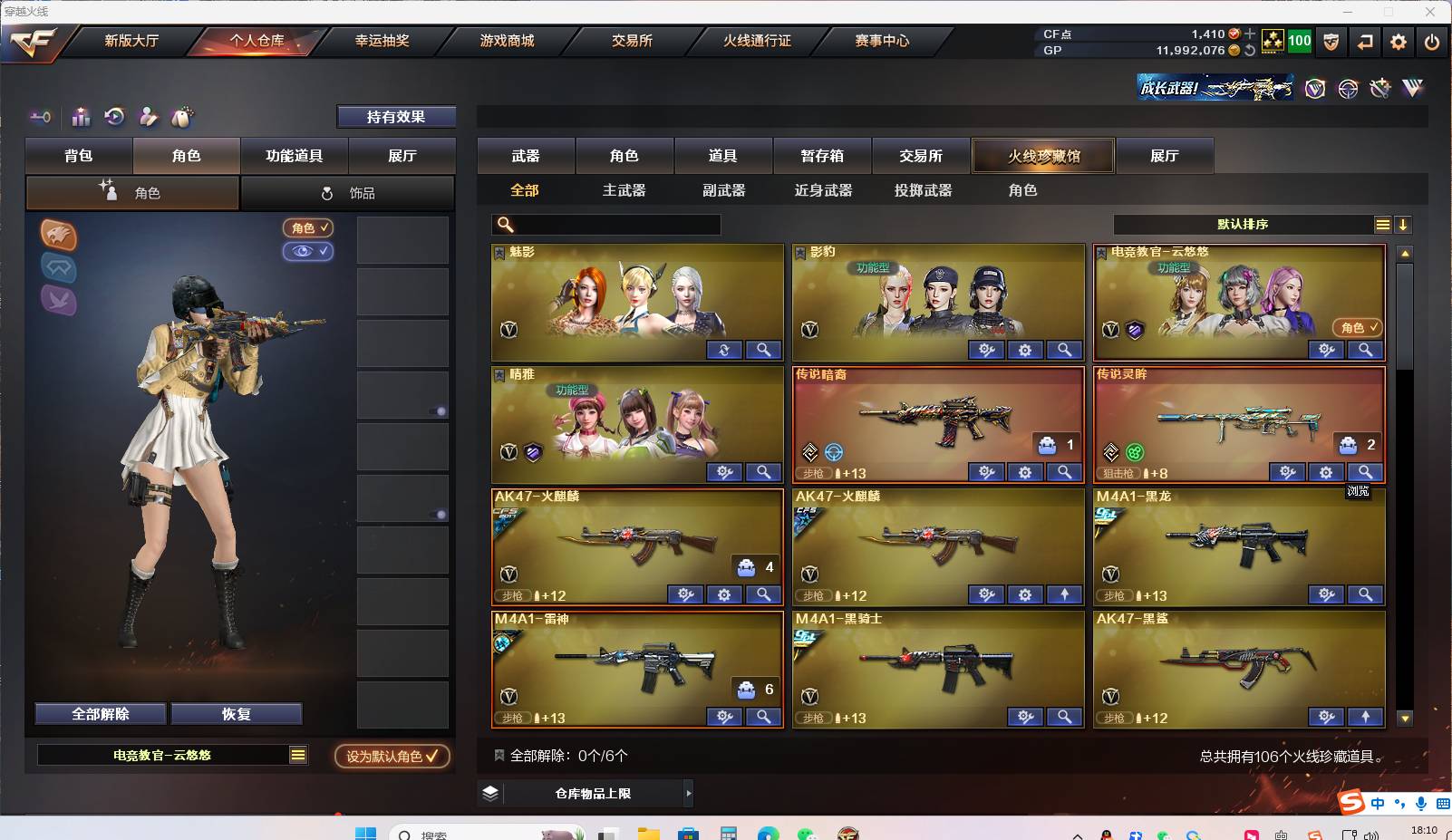Click the search input above item grid
Screen dimensions: 1452x840
pos(605,224)
